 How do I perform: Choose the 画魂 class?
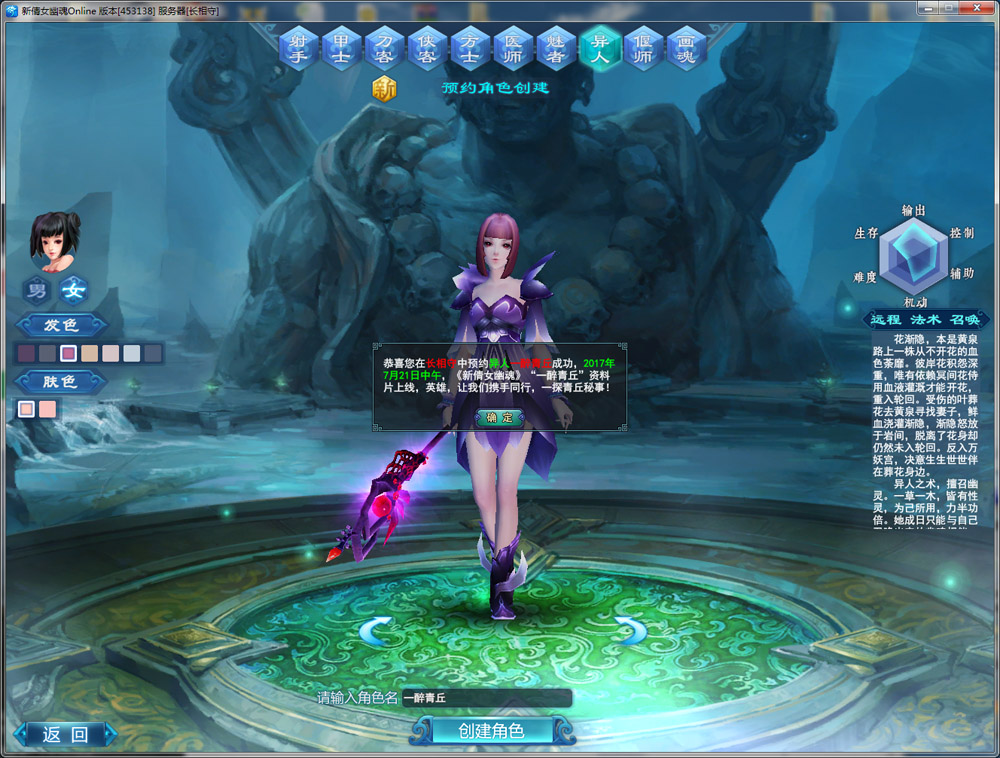tap(686, 47)
